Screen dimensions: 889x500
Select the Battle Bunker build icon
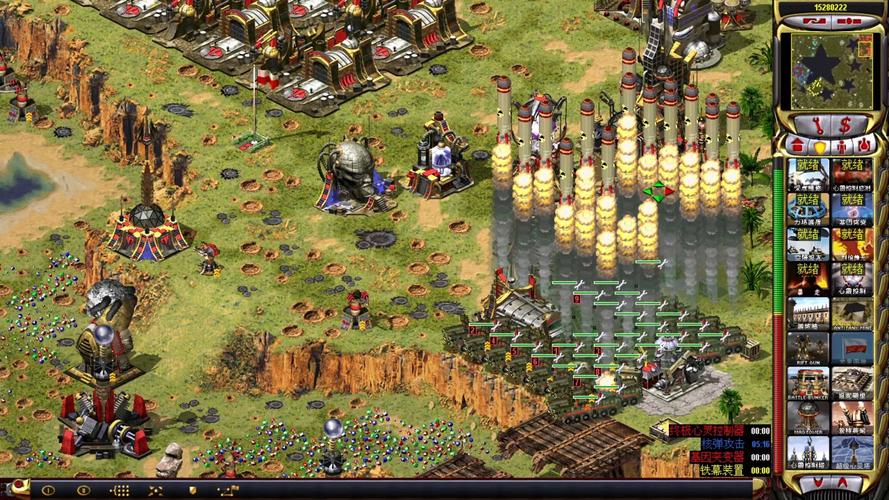(808, 382)
